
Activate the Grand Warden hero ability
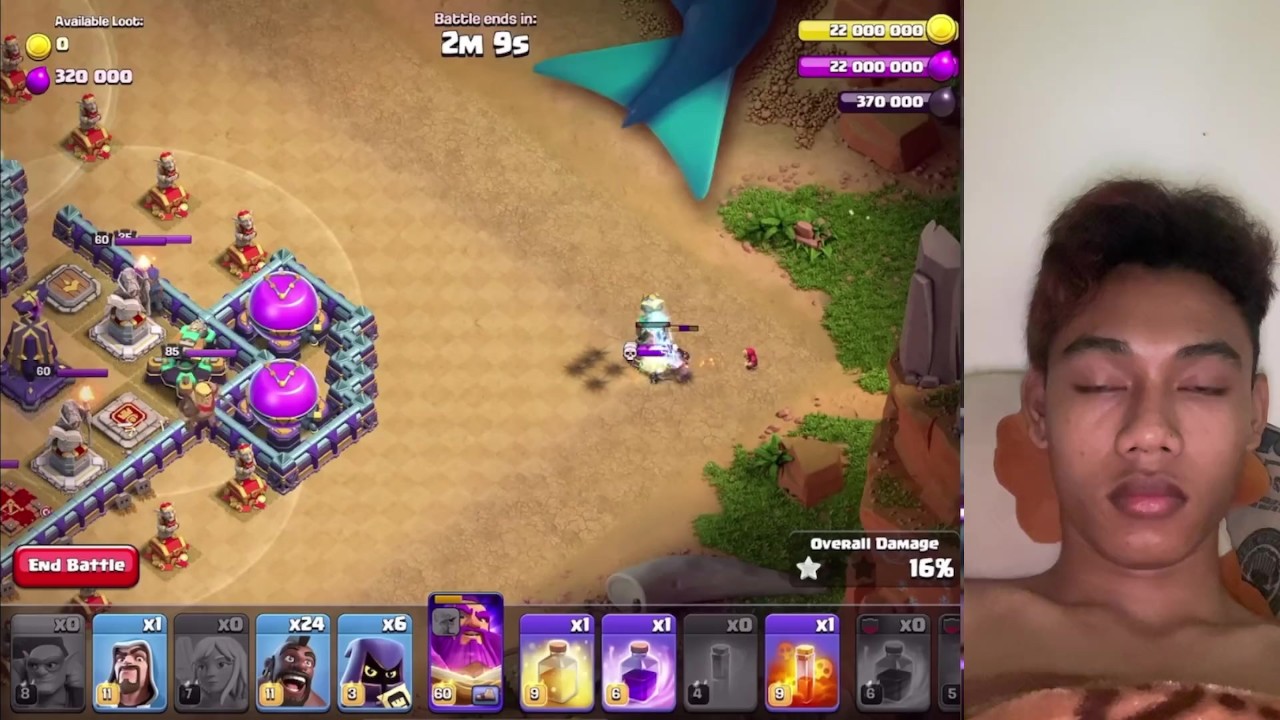pyautogui.click(x=465, y=655)
